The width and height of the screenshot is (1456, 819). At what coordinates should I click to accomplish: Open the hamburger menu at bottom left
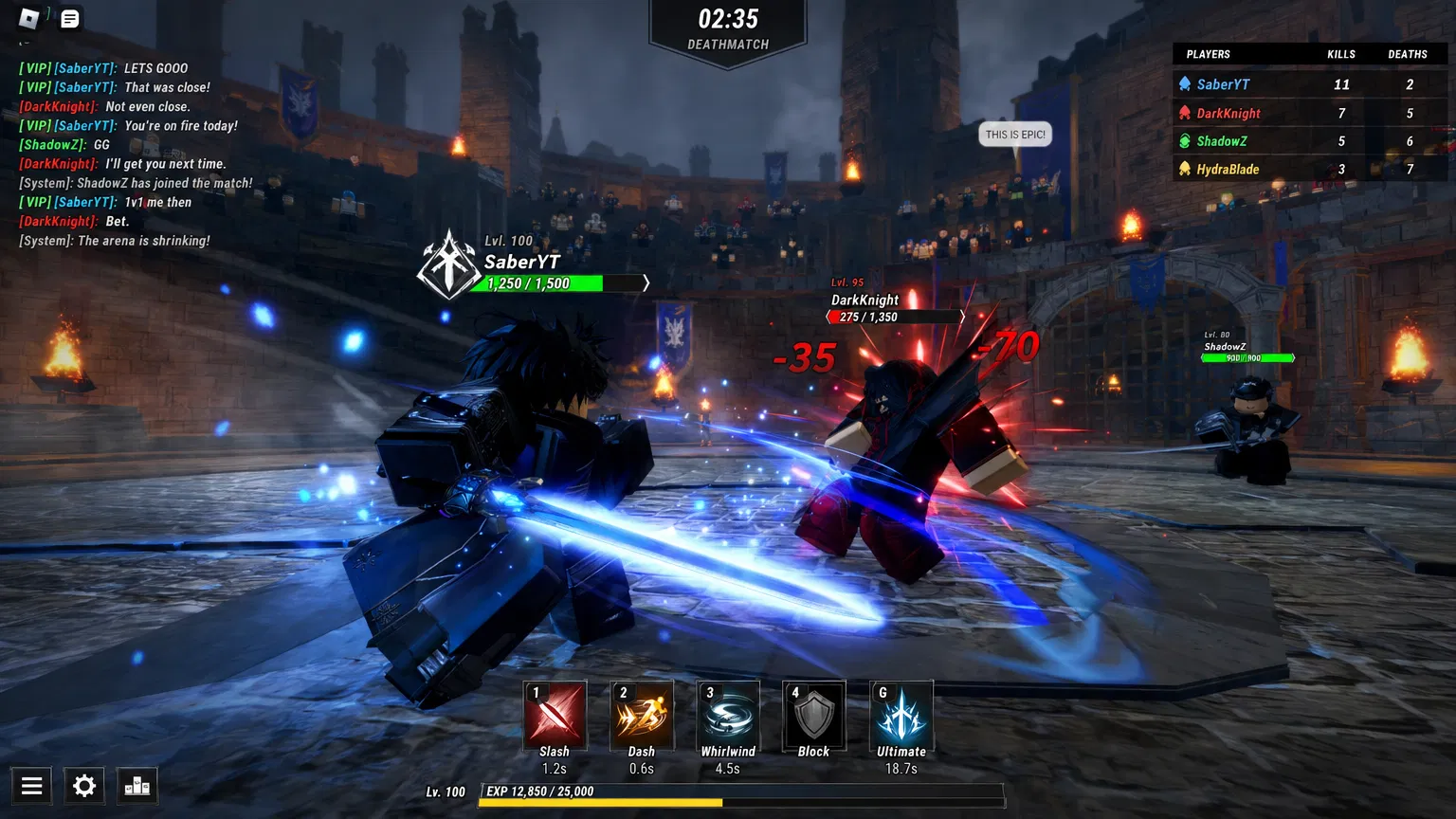[x=31, y=785]
